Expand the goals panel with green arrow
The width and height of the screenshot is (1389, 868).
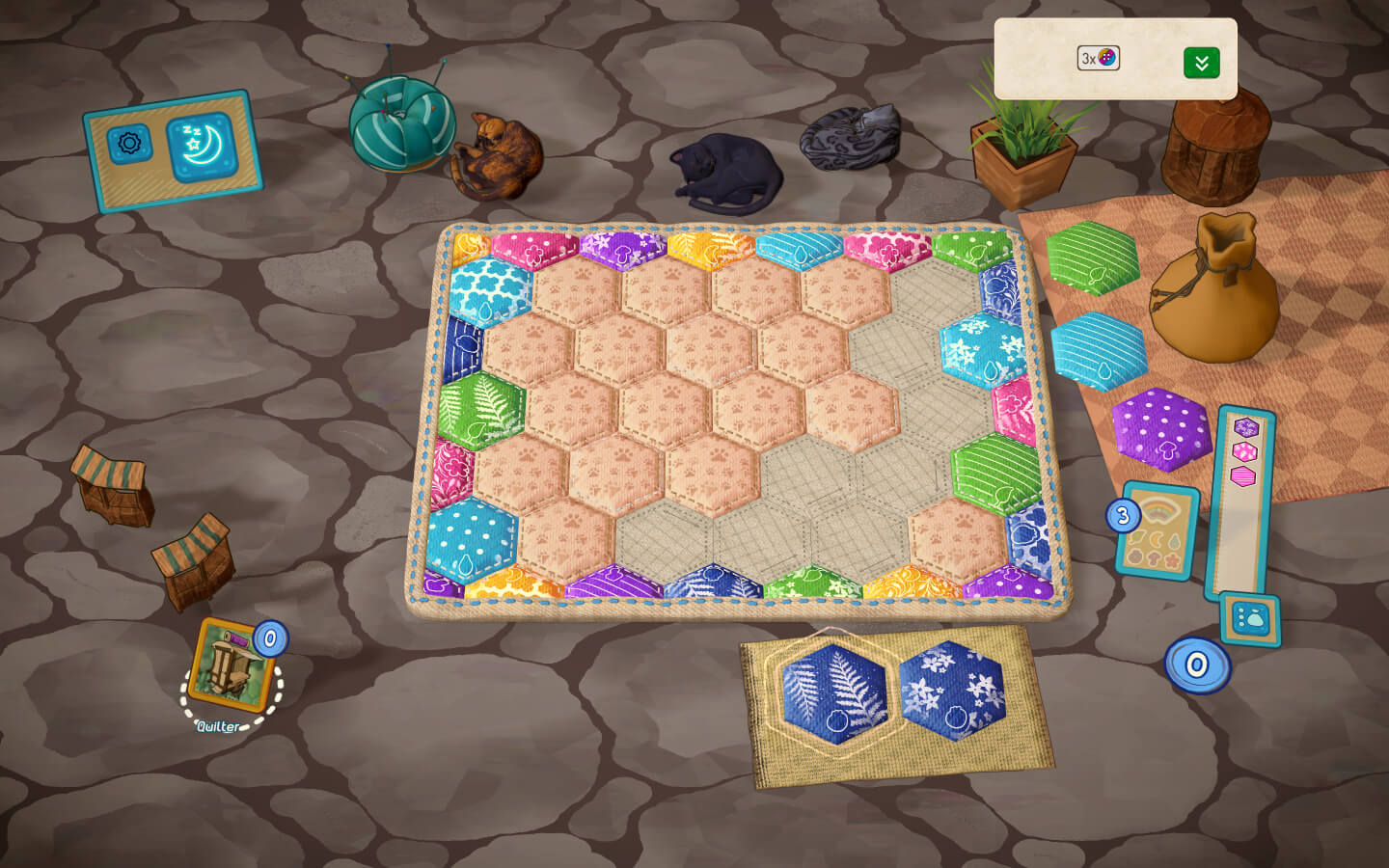click(1201, 63)
